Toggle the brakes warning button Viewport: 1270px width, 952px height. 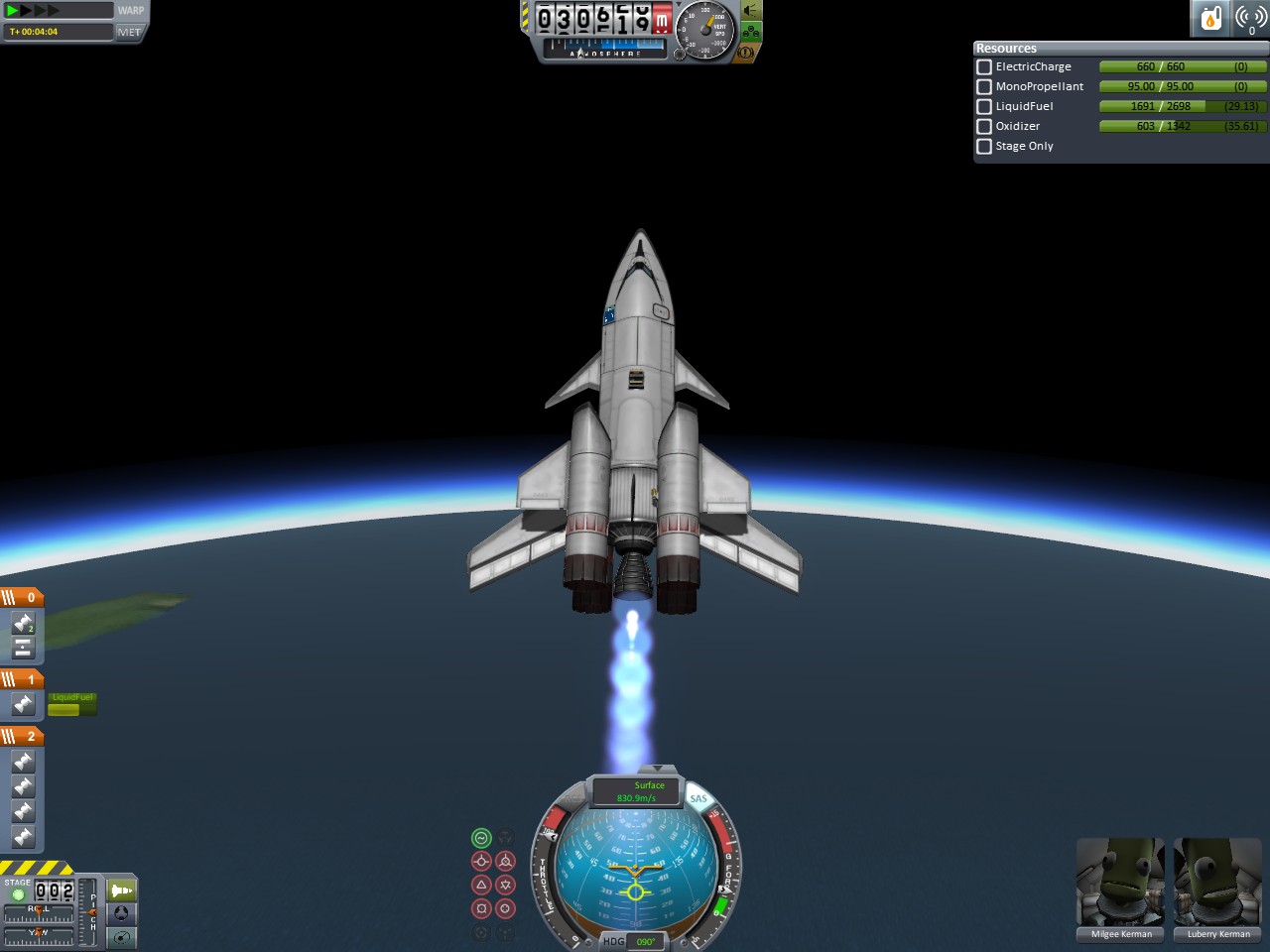[x=746, y=53]
